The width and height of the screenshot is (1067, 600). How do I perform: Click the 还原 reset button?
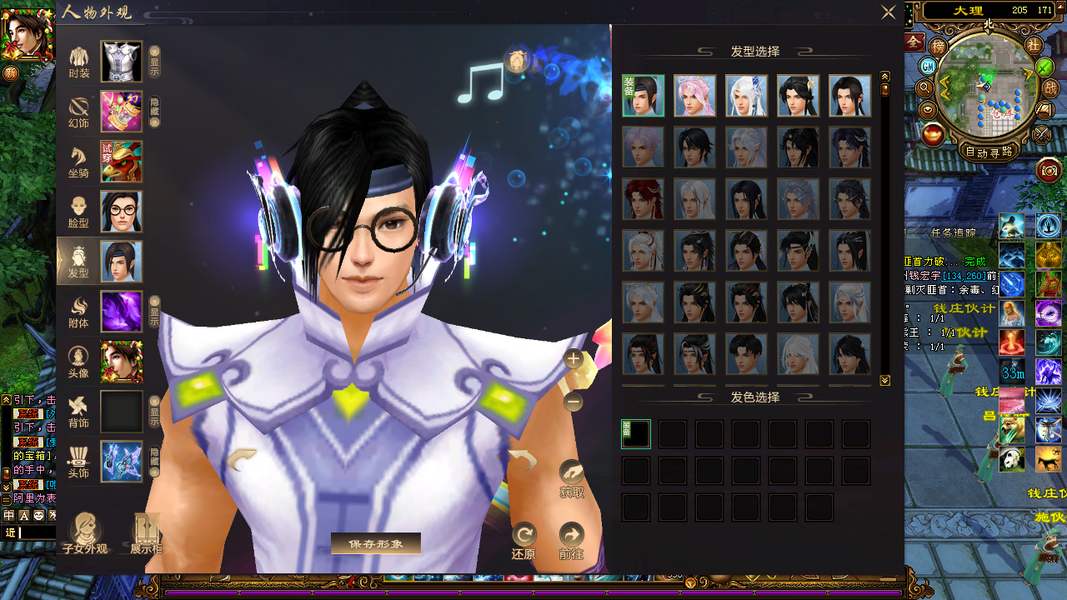click(x=523, y=539)
